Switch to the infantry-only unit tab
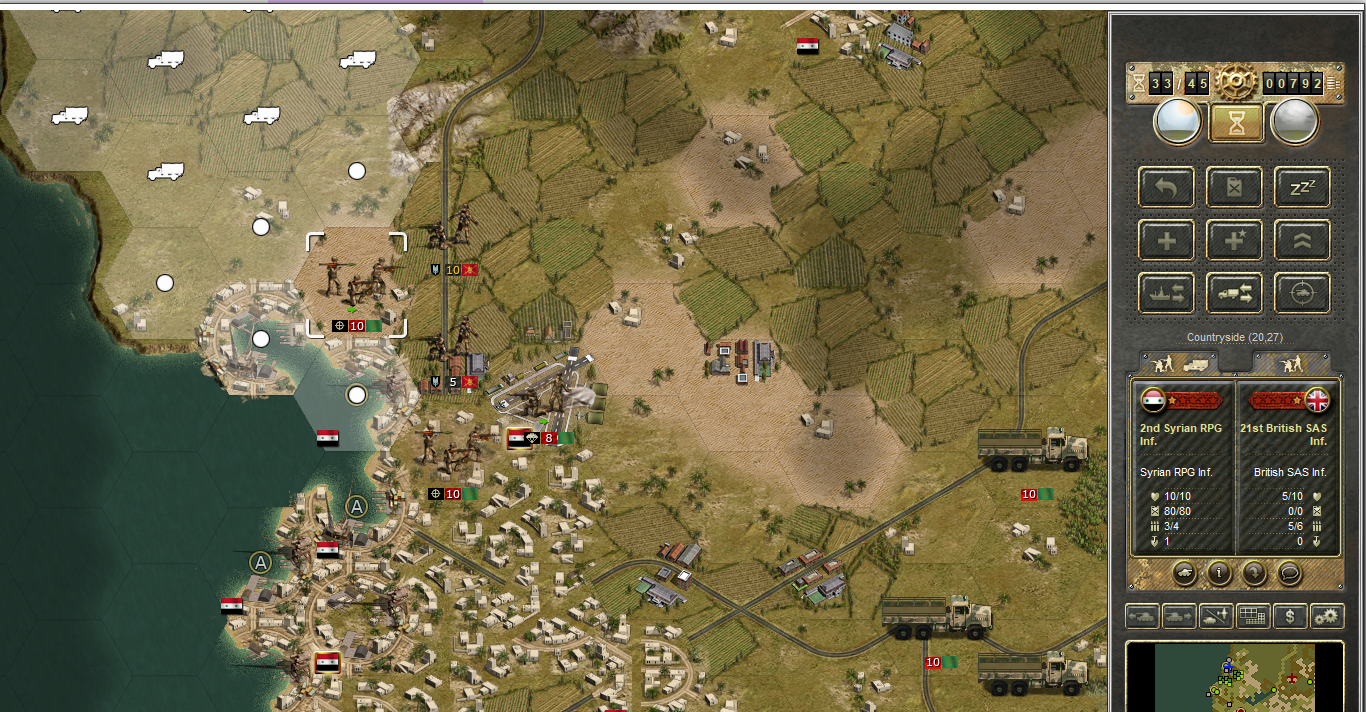This screenshot has width=1366, height=712. pos(1291,363)
